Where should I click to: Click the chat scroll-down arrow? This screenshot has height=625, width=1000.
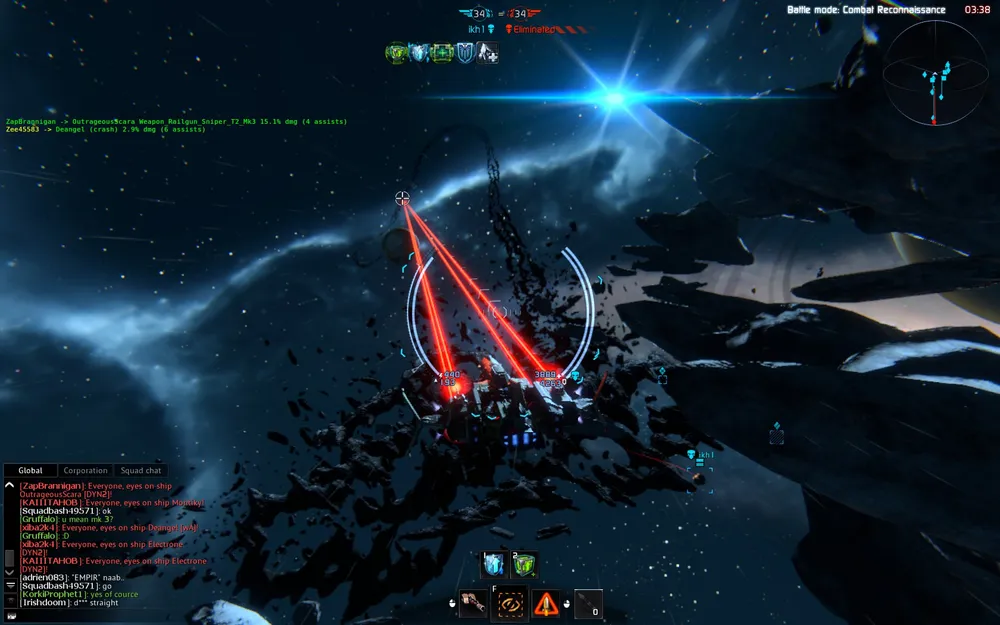pos(10,572)
